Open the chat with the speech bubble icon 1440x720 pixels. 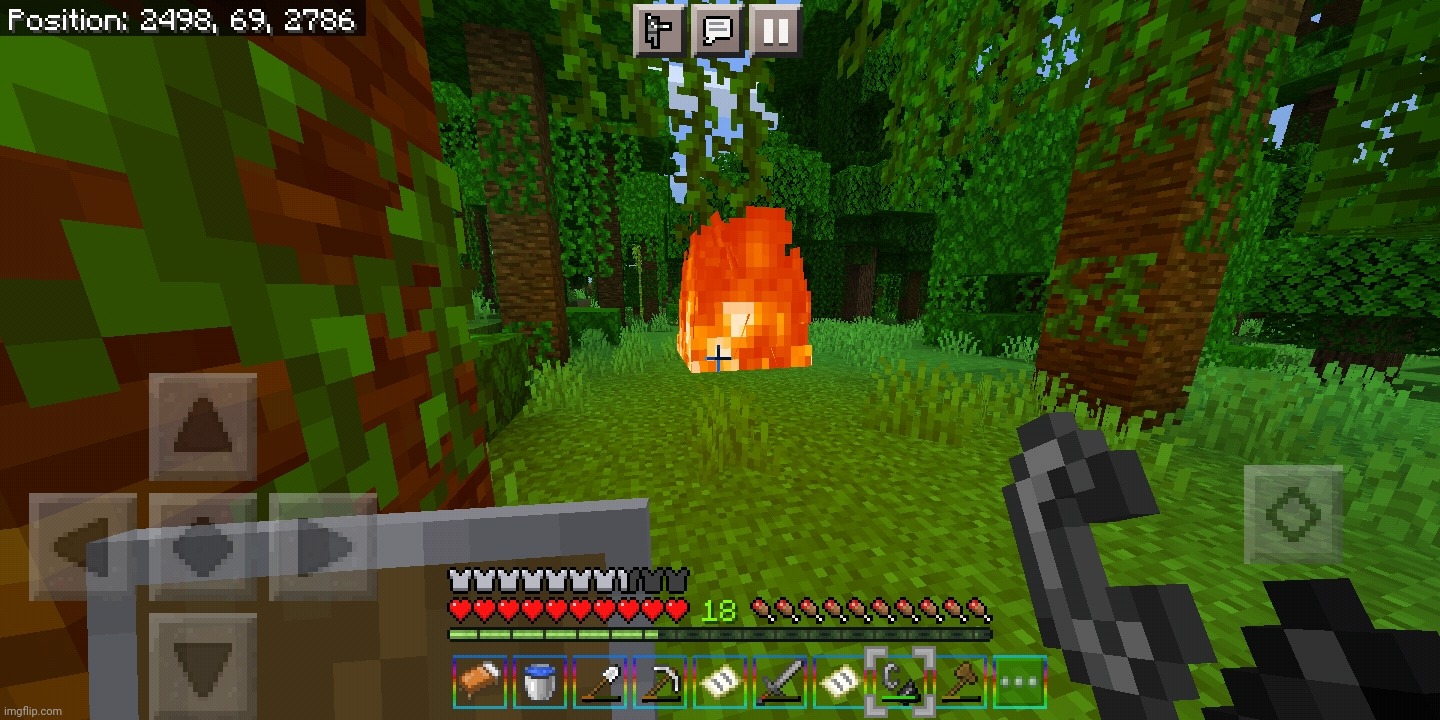716,31
